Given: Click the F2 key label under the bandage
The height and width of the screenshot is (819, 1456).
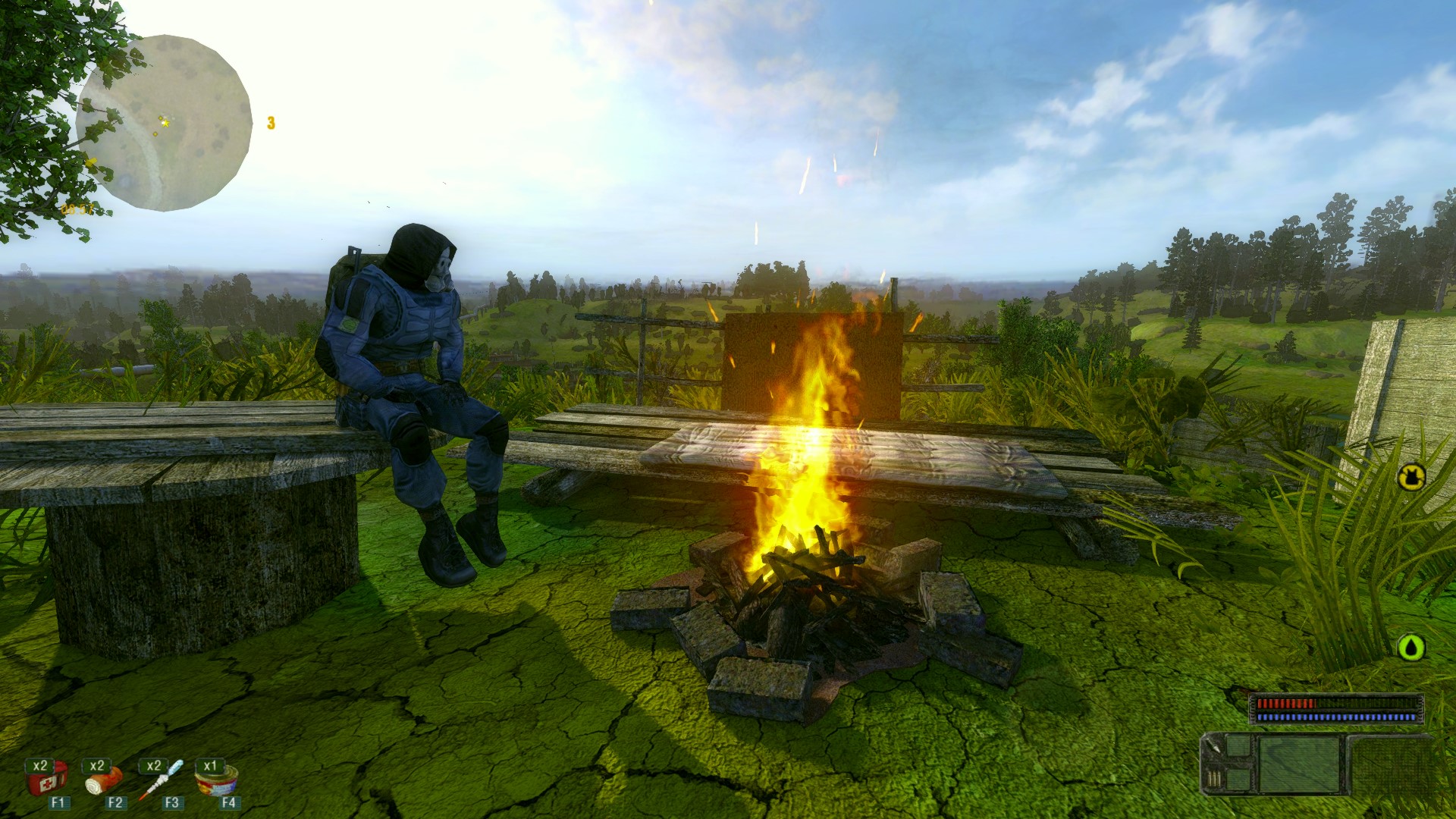Looking at the screenshot, I should pos(115,803).
